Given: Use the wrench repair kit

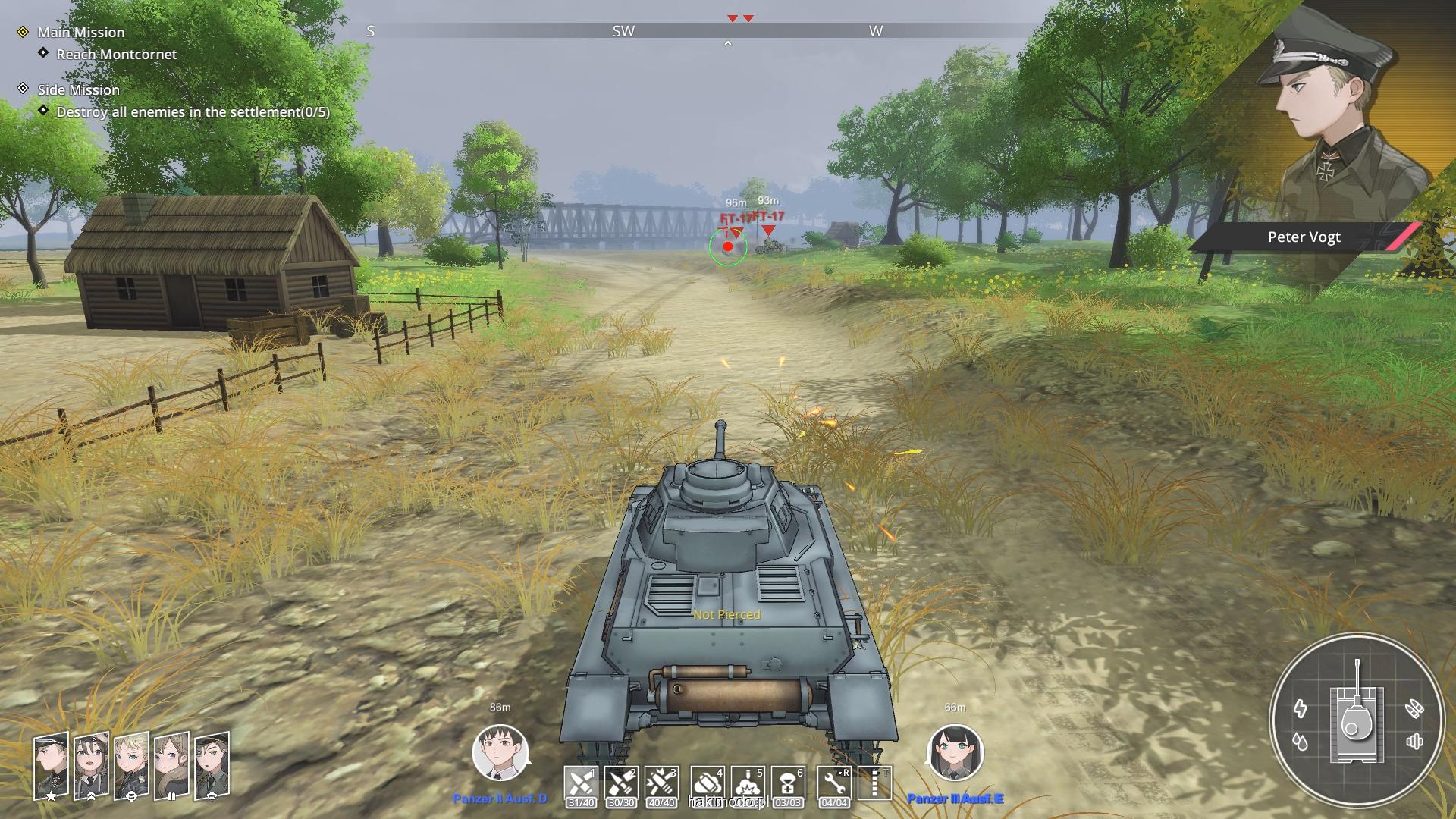Looking at the screenshot, I should (x=833, y=783).
